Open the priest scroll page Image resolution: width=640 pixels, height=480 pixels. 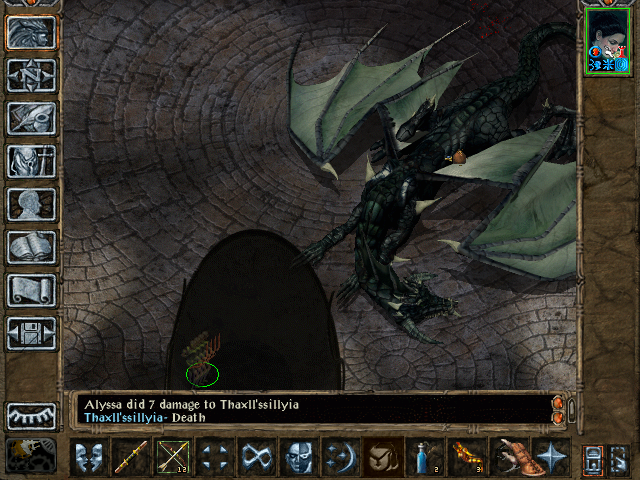coord(31,289)
